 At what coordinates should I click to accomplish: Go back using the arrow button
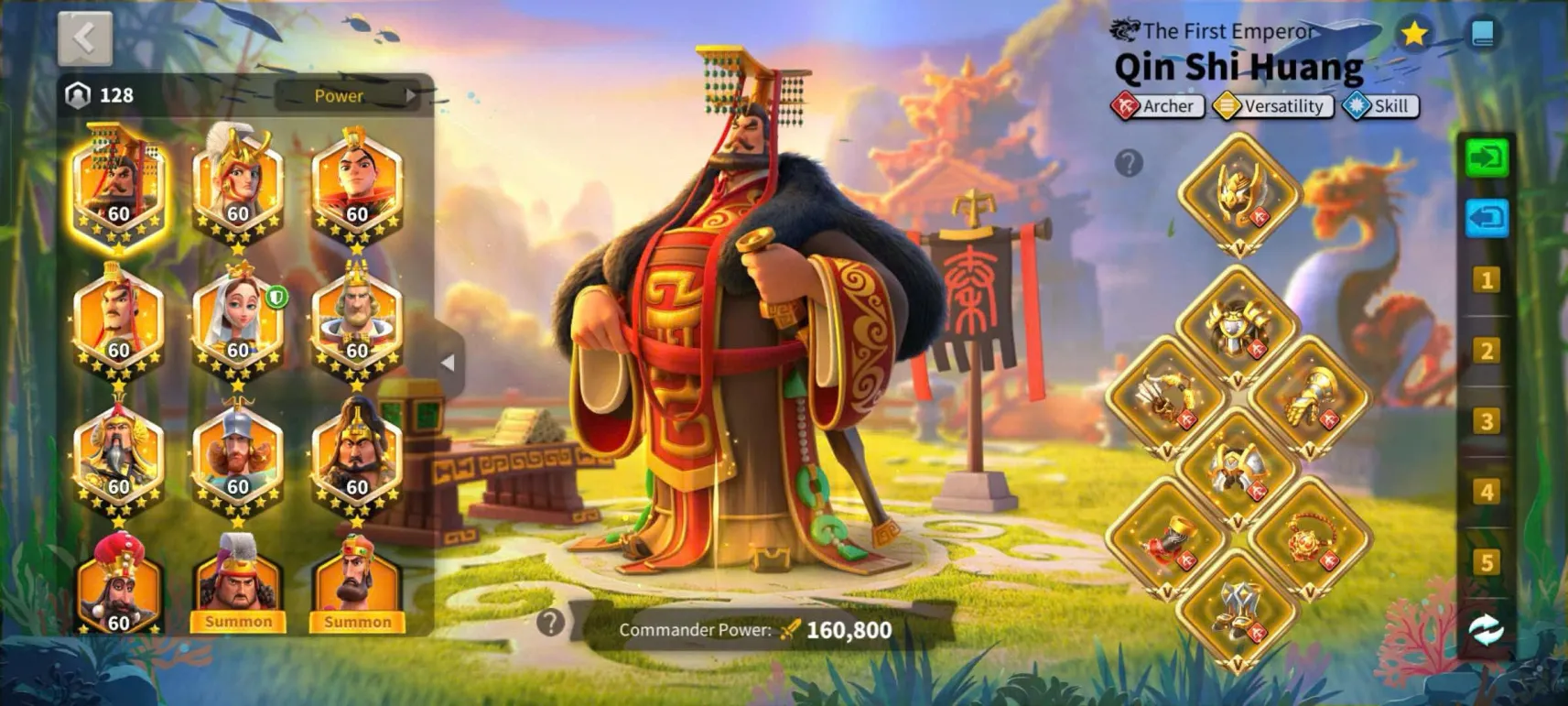click(x=85, y=38)
